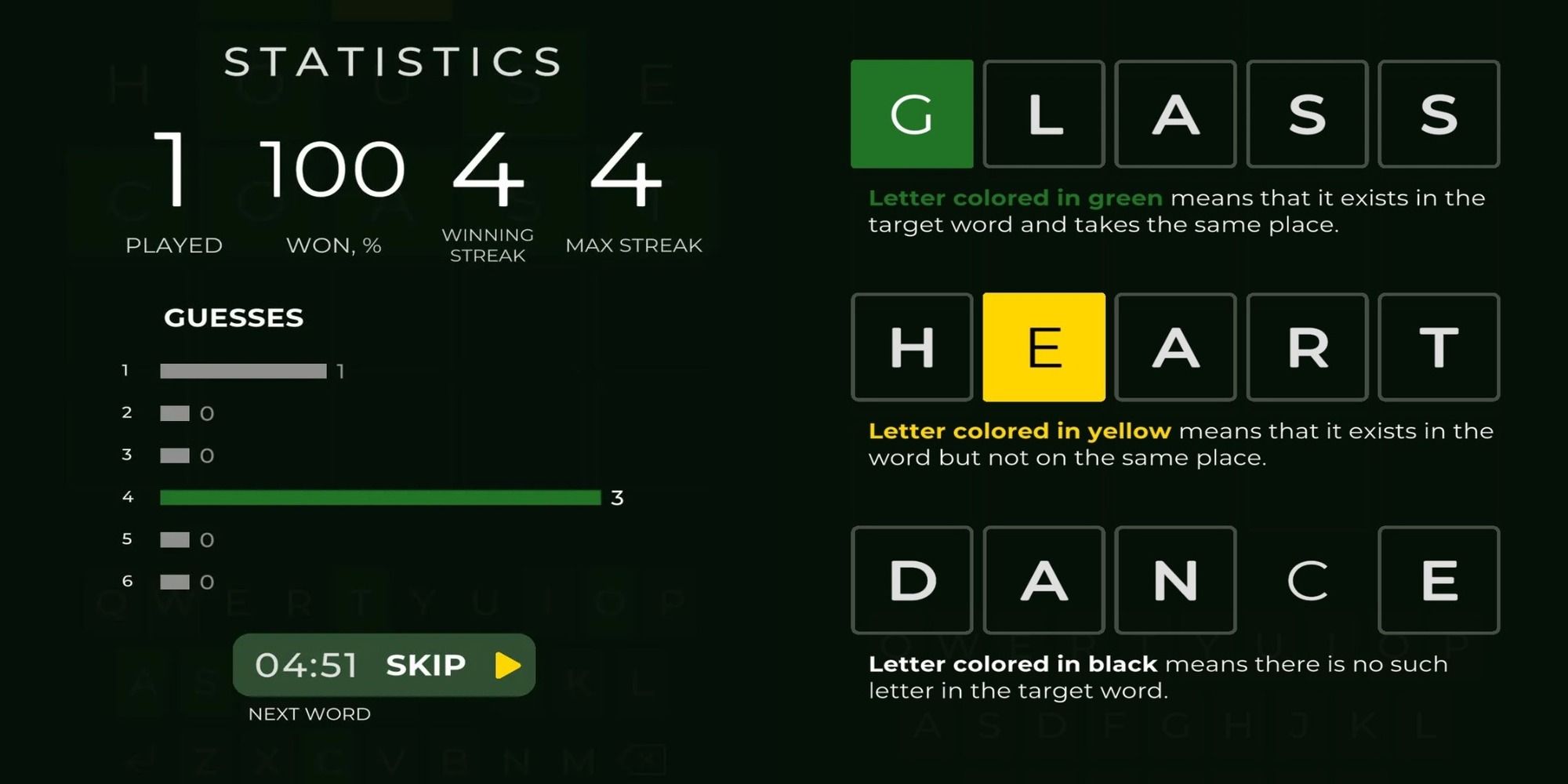The width and height of the screenshot is (1568, 784).
Task: Click the yellow play arrow on Skip
Action: tap(507, 666)
